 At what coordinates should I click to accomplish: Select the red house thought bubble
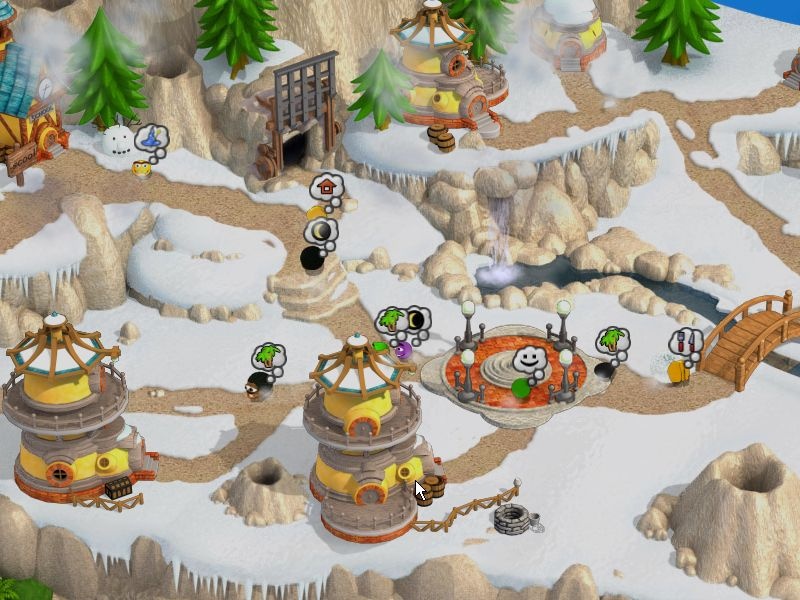(327, 187)
